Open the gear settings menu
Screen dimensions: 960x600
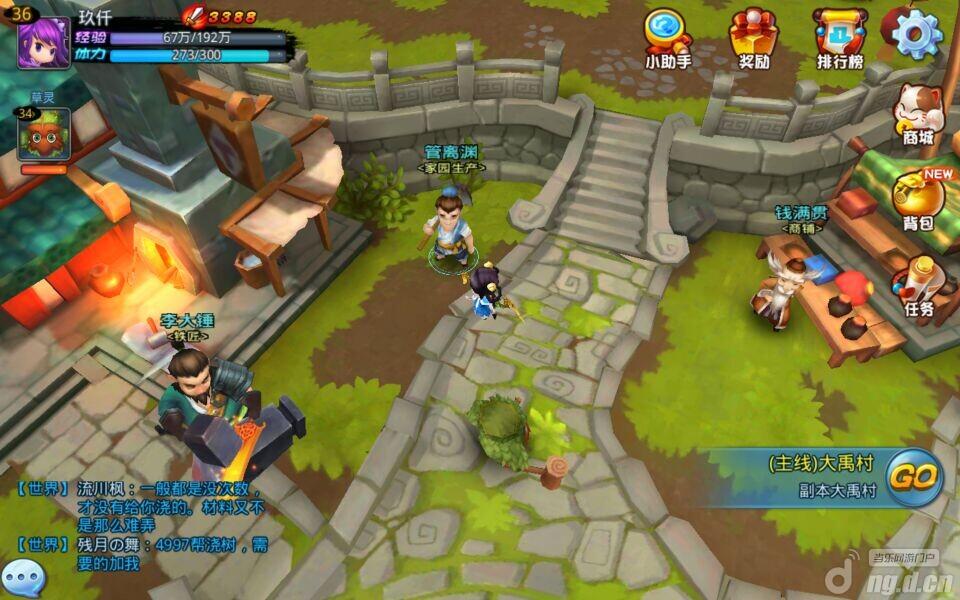[x=917, y=35]
